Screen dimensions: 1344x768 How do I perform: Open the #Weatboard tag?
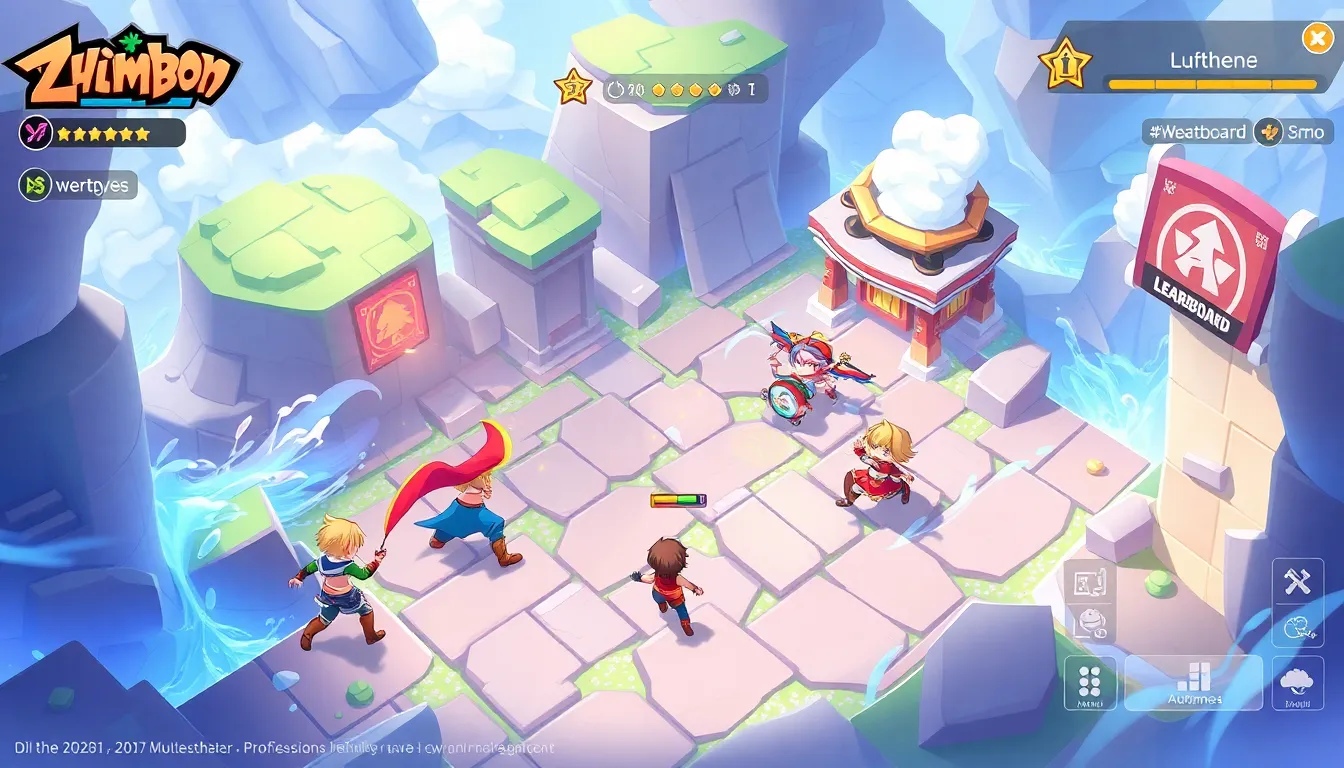coord(1197,132)
